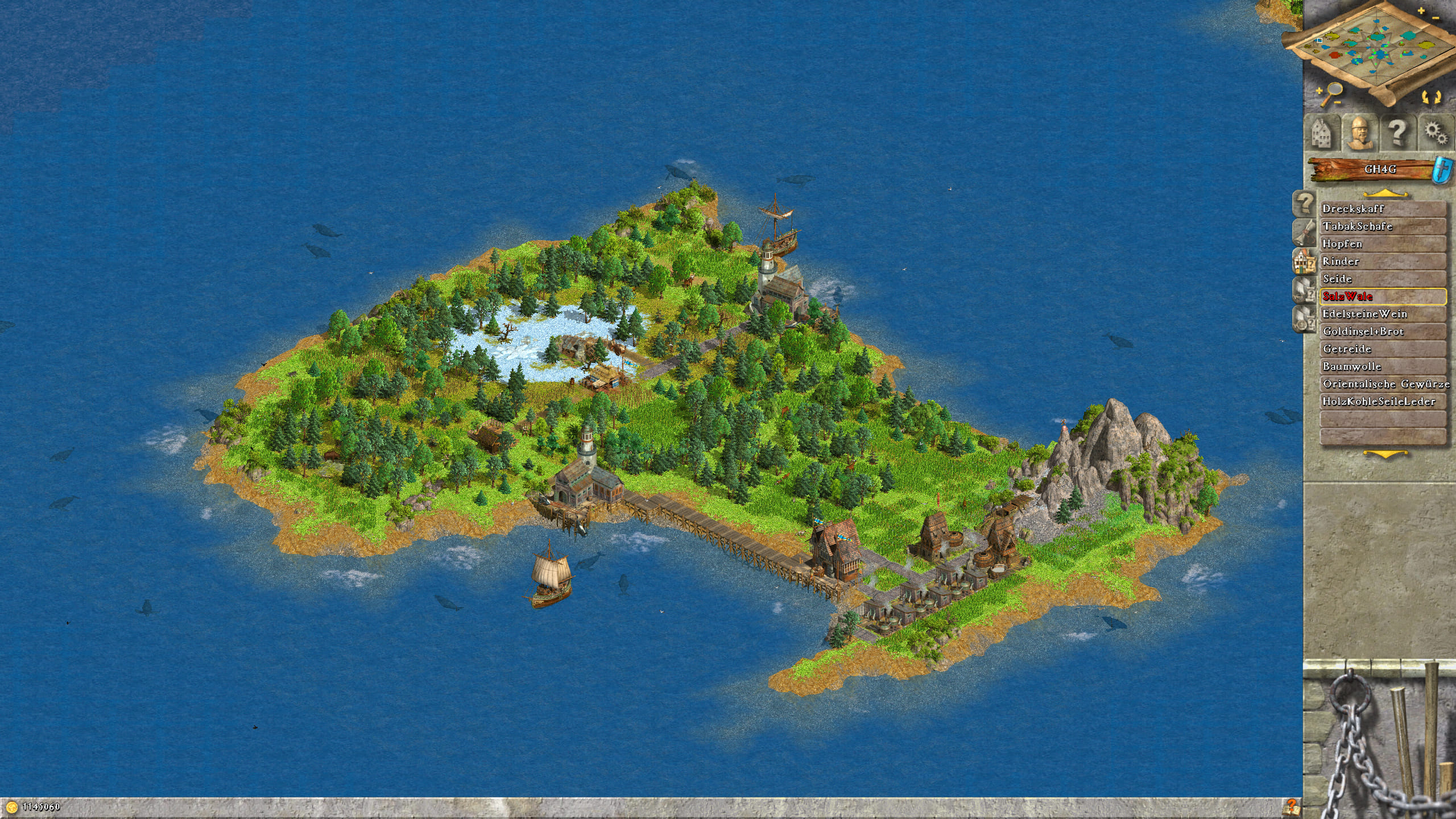Viewport: 1456px width, 819px height.
Task: Click the magnifying glass zoom control
Action: (x=1331, y=94)
